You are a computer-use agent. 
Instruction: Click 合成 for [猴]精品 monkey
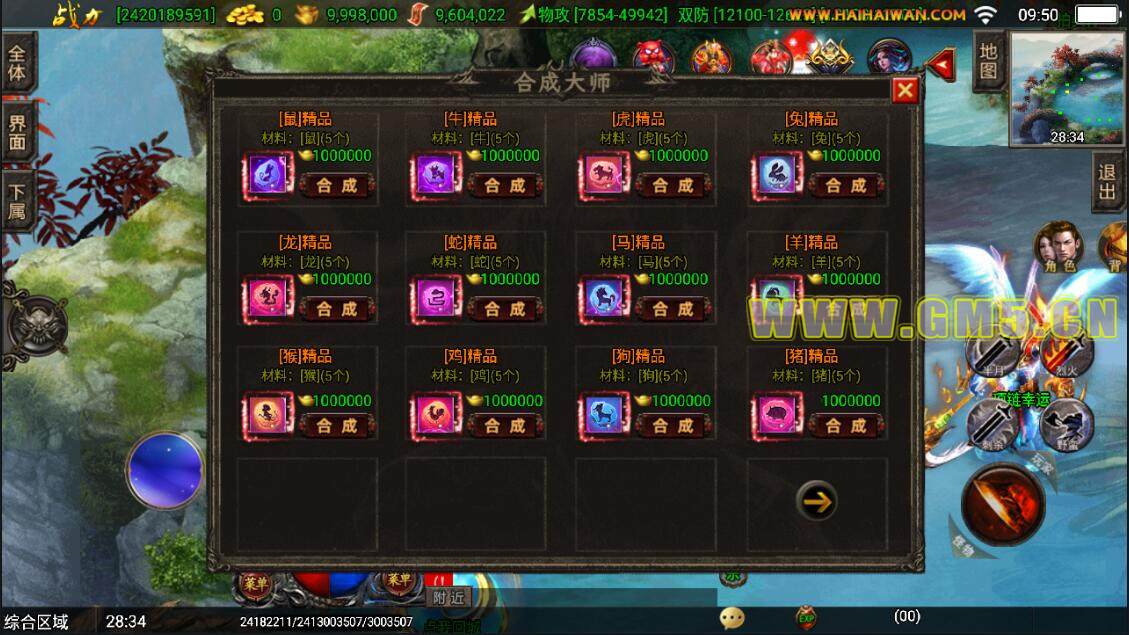coord(337,426)
